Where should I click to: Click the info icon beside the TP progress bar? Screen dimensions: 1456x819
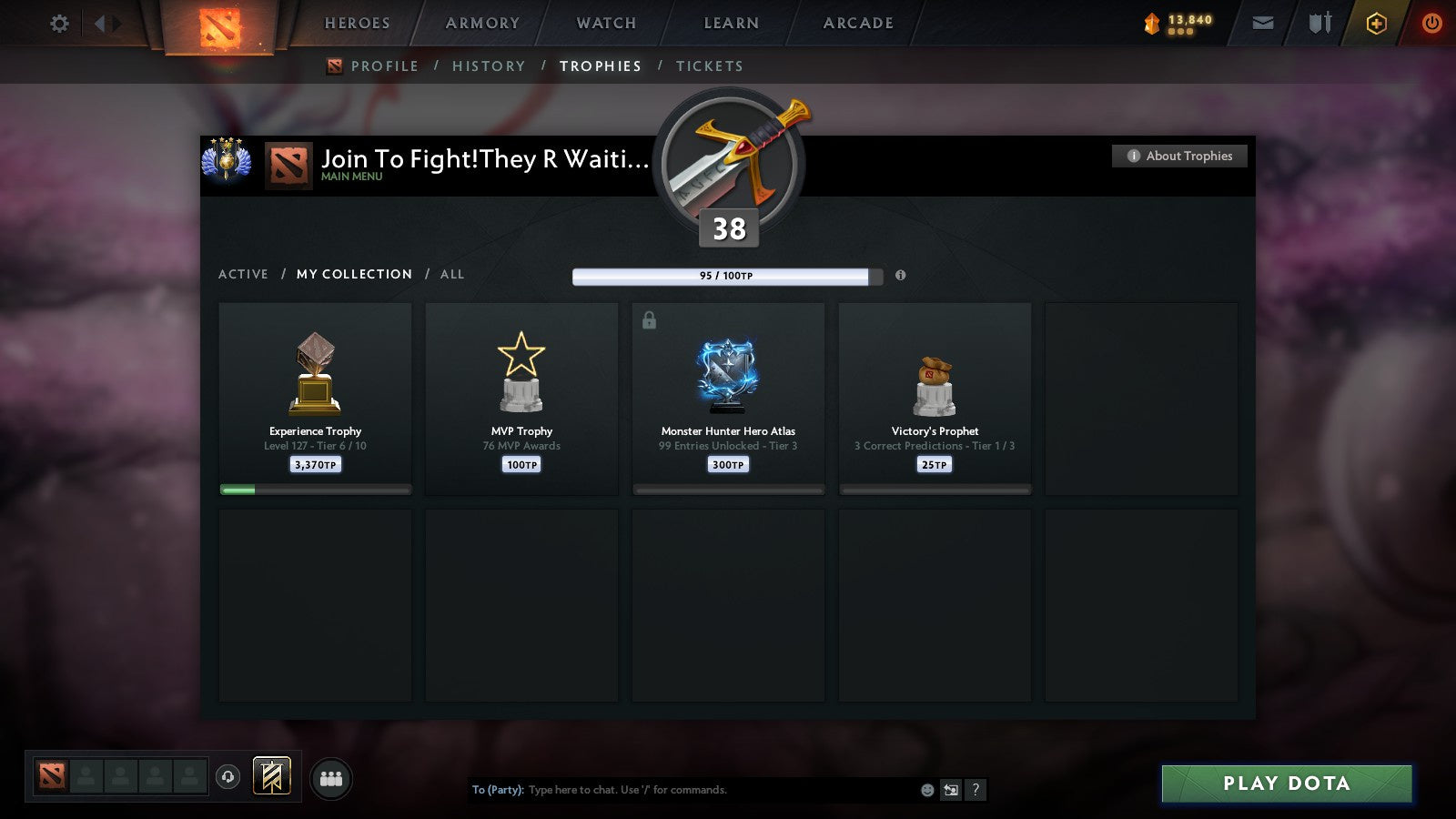click(901, 277)
